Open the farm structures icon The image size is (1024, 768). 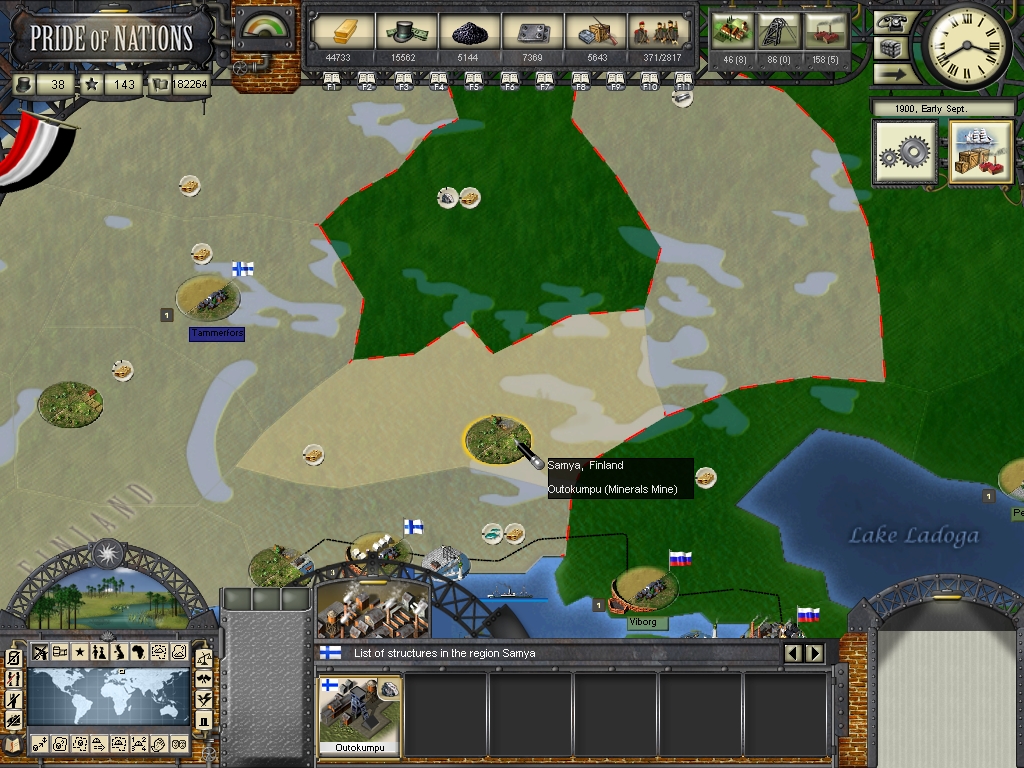coord(736,30)
